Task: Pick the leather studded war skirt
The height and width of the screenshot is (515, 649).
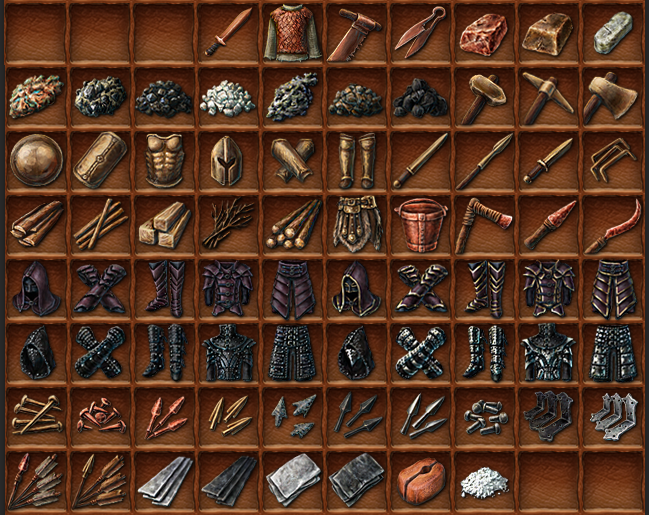Action: tap(356, 222)
